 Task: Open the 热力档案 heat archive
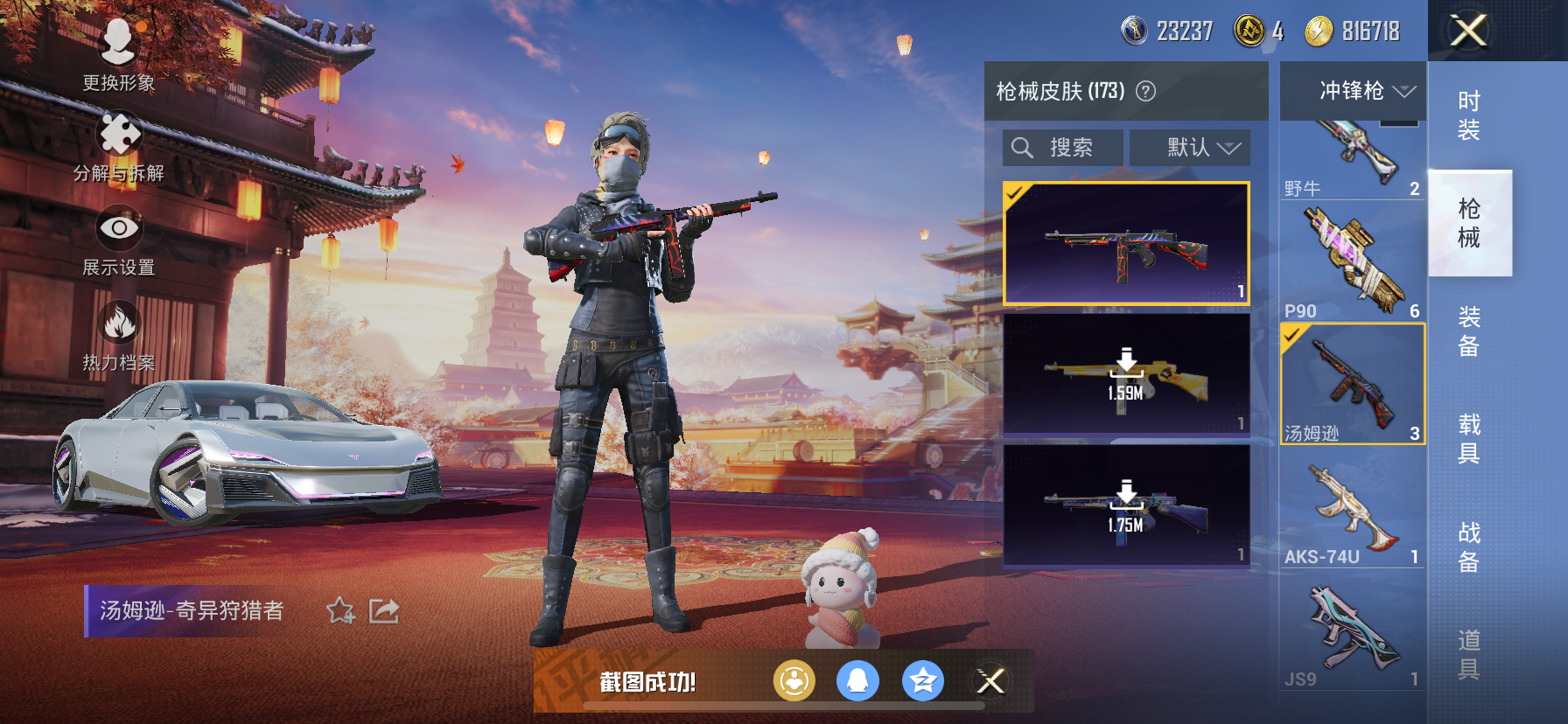click(x=119, y=334)
